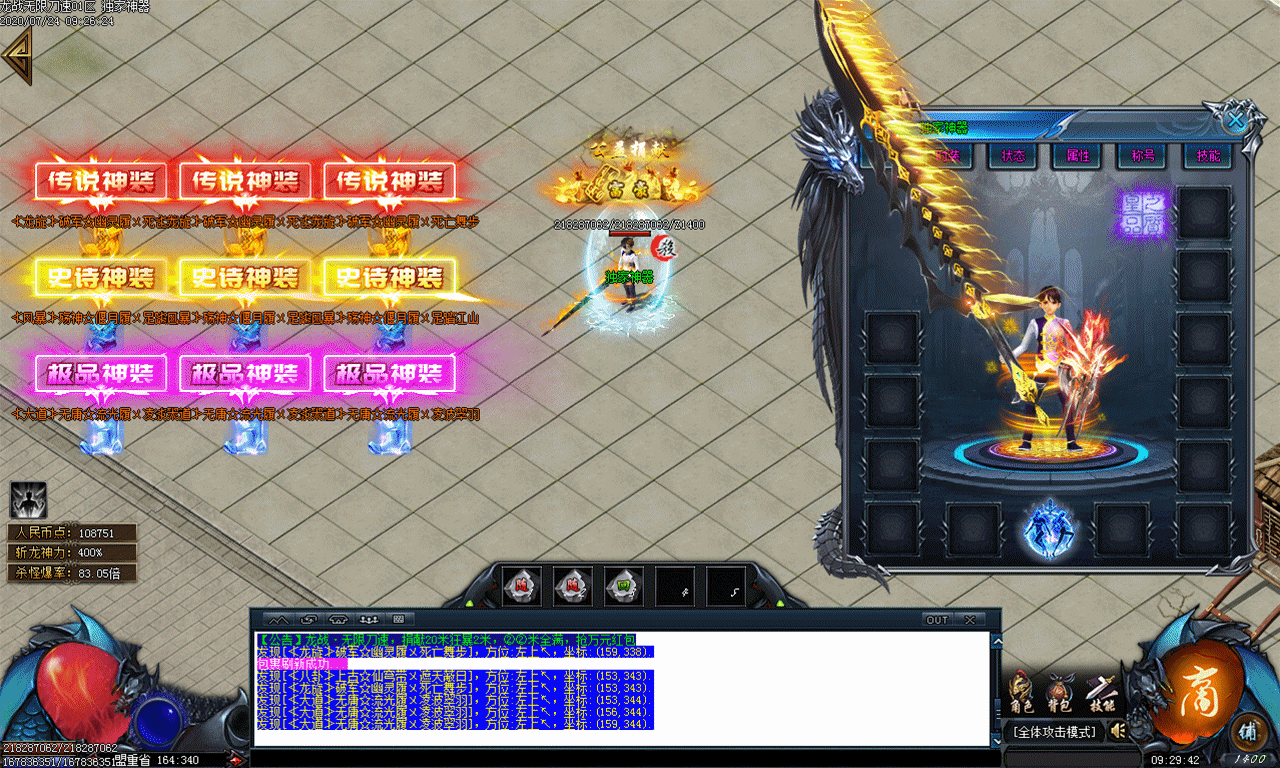The width and height of the screenshot is (1280, 768).
Task: Toggle the sound speaker icon
Action: click(1118, 731)
